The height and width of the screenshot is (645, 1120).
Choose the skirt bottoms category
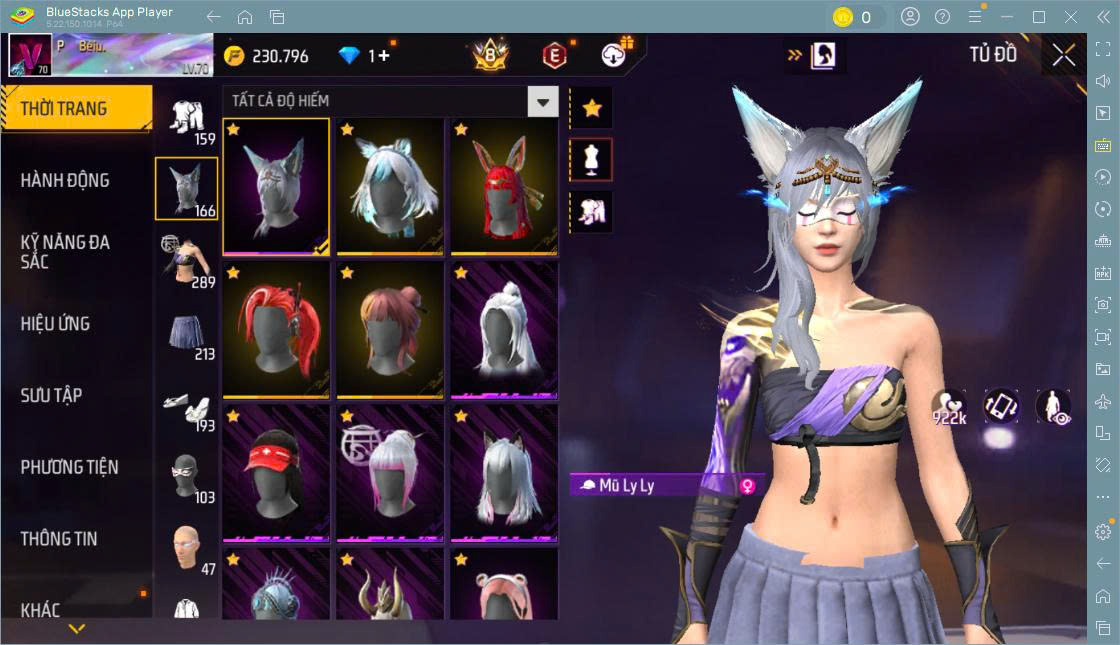pyautogui.click(x=187, y=334)
